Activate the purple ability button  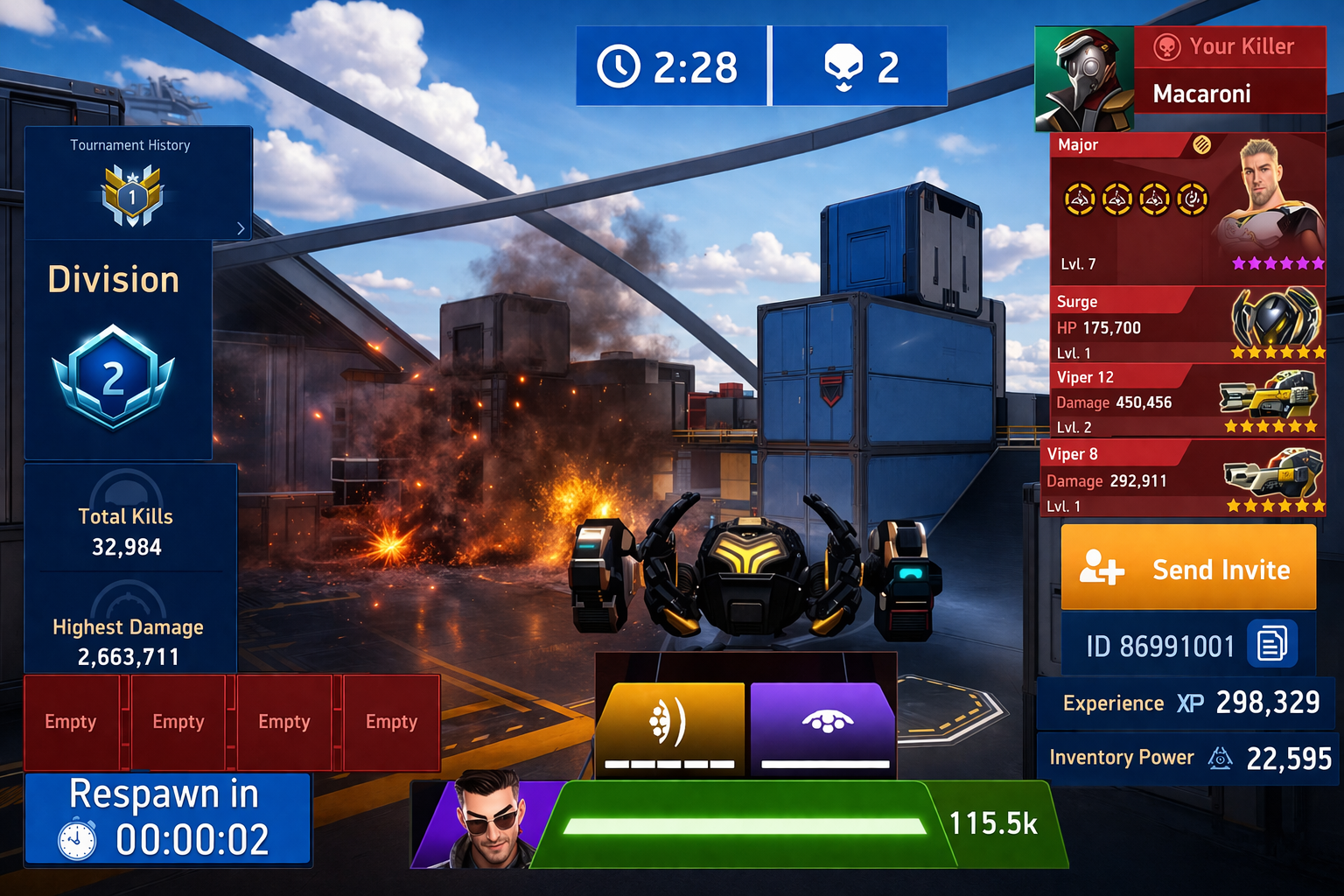[x=823, y=728]
